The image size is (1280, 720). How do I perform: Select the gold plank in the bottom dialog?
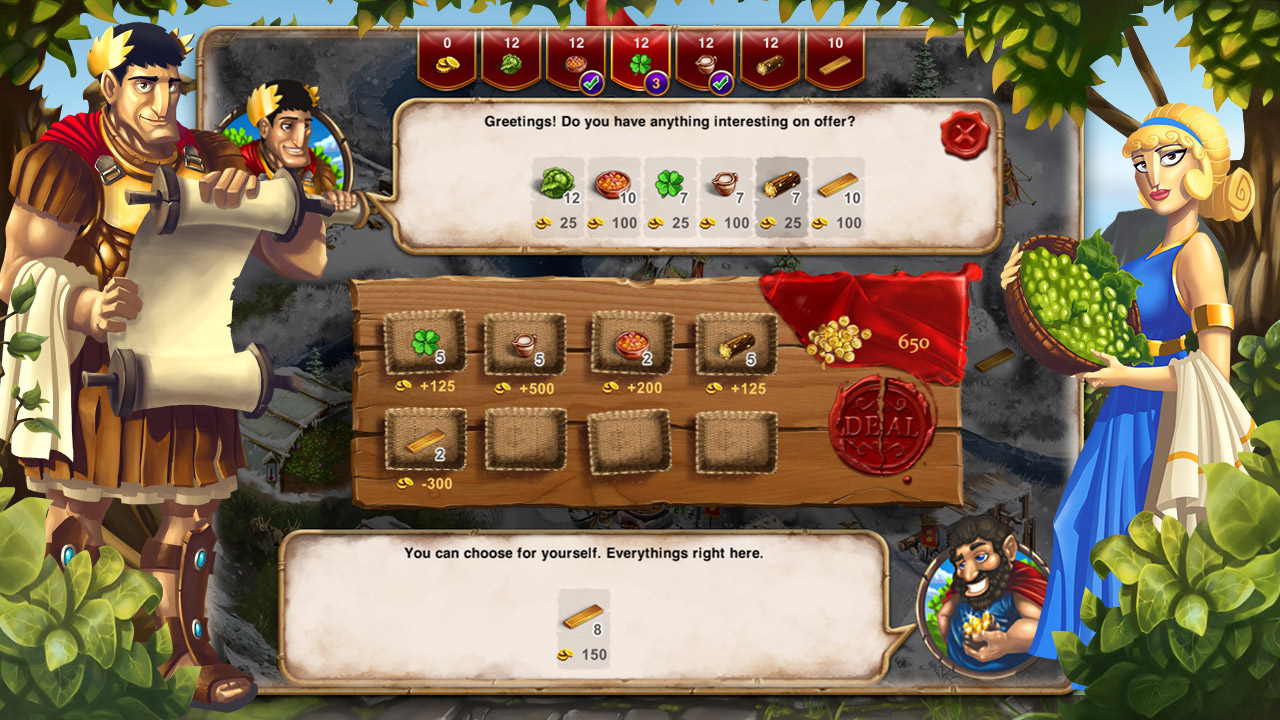tap(584, 618)
